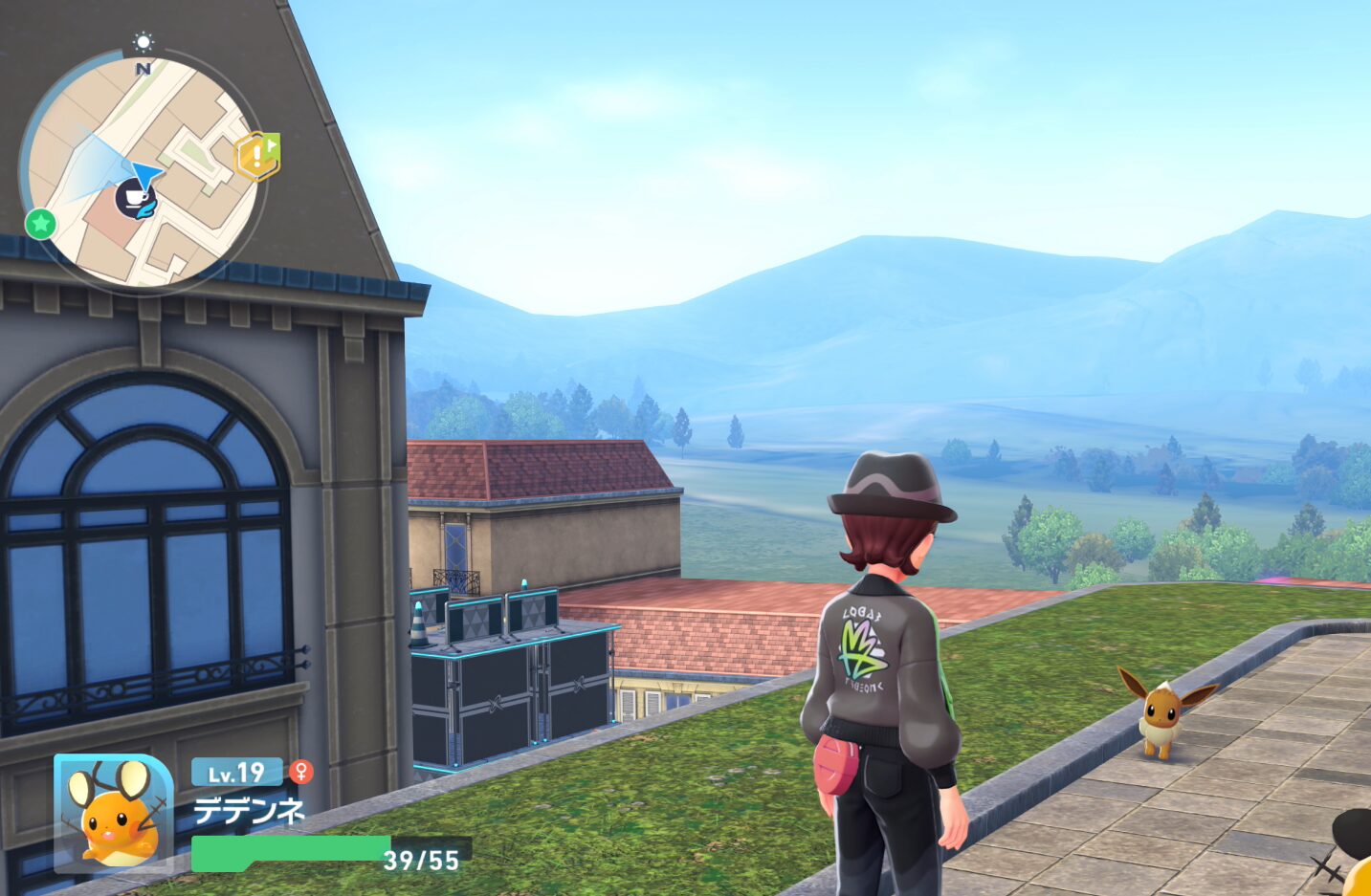The height and width of the screenshot is (896, 1371).
Task: Select the café cup marker on minimap
Action: [x=135, y=198]
